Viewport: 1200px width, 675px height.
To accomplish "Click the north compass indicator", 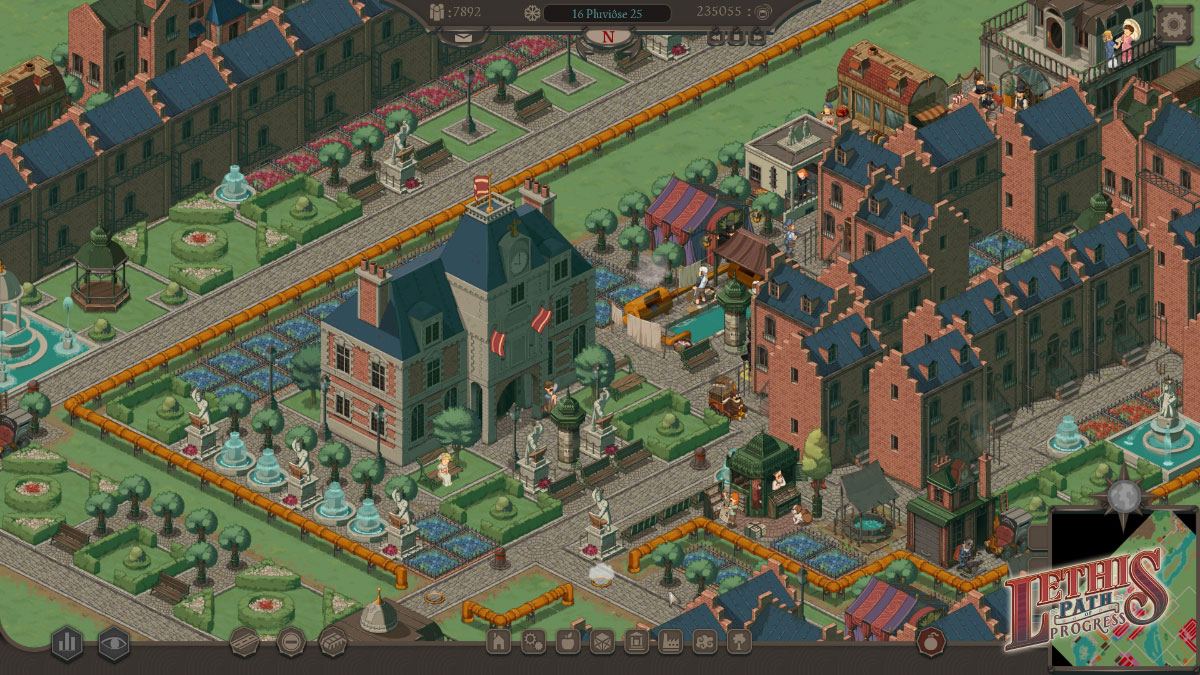I will [x=607, y=38].
